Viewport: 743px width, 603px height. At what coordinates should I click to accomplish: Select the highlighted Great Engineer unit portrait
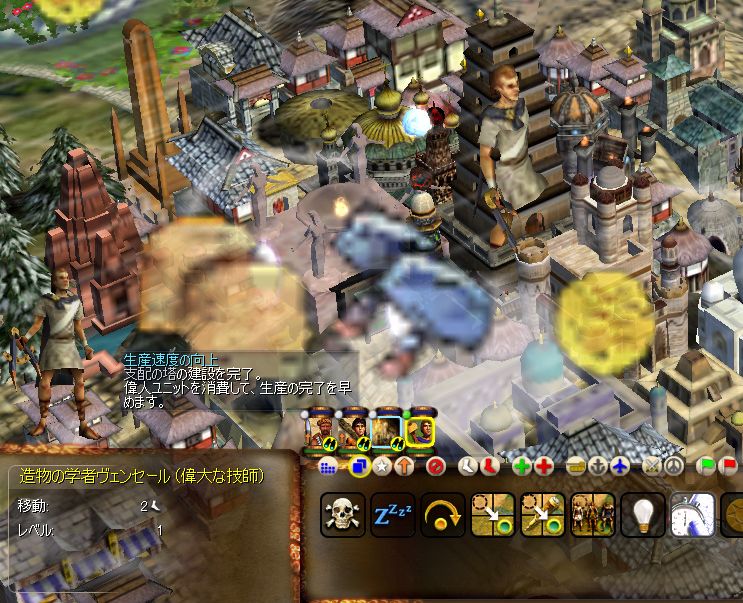tap(421, 431)
